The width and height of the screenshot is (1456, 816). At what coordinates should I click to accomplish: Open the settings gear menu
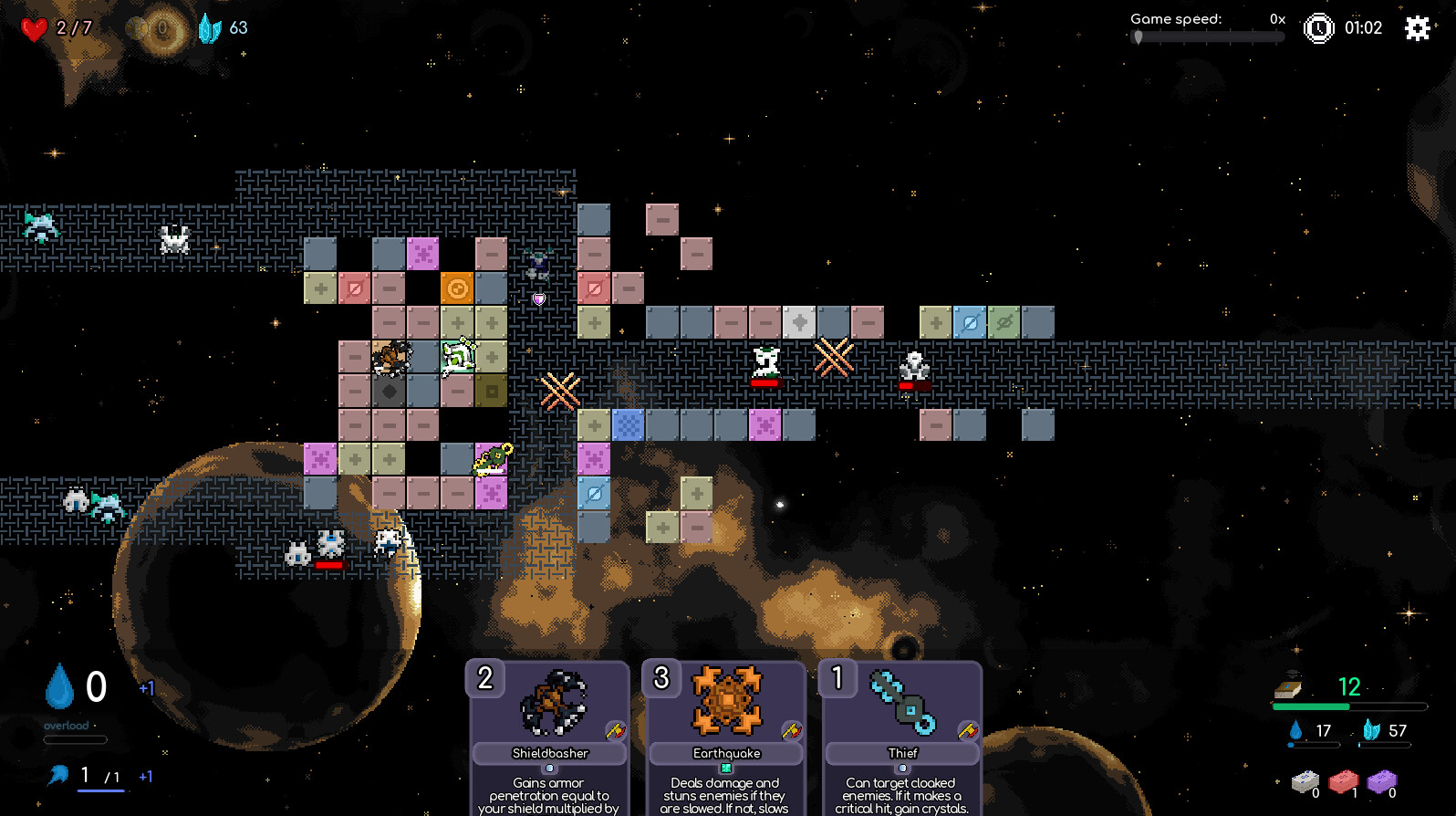click(1417, 28)
